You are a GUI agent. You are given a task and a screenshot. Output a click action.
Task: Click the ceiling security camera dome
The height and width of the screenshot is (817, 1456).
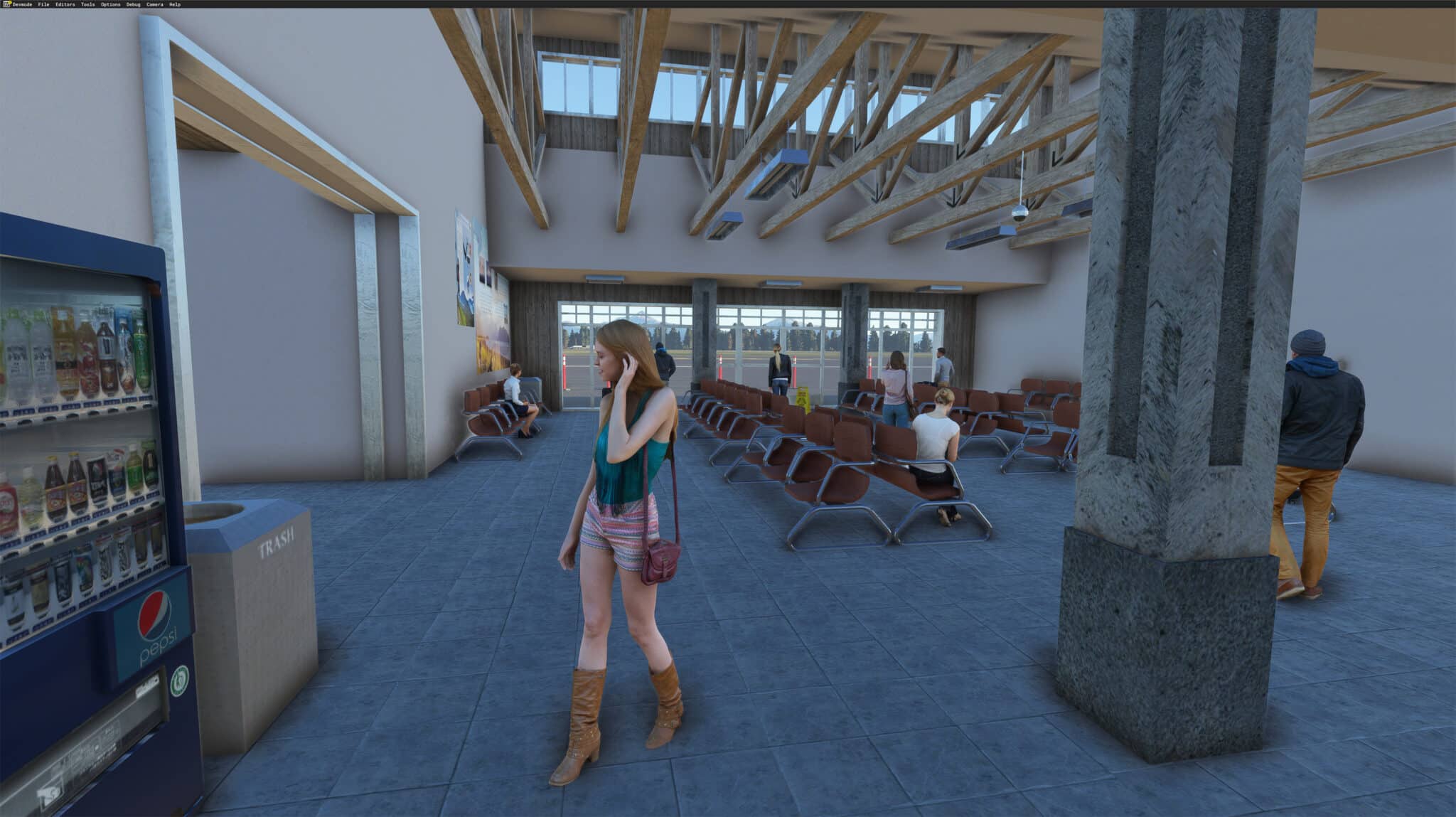point(1020,213)
